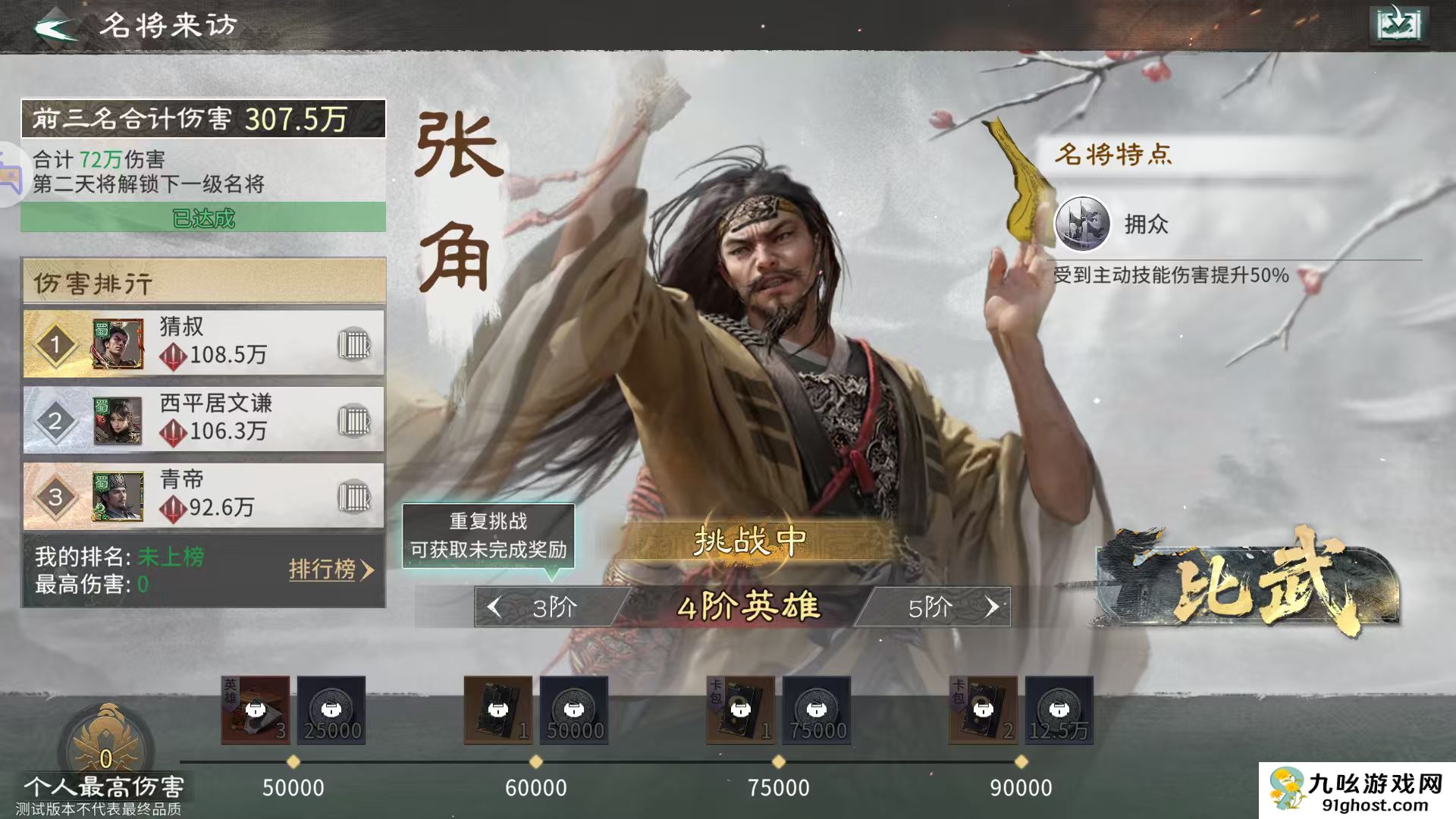Open the 卡包 card pack reward at 90000

984,711
